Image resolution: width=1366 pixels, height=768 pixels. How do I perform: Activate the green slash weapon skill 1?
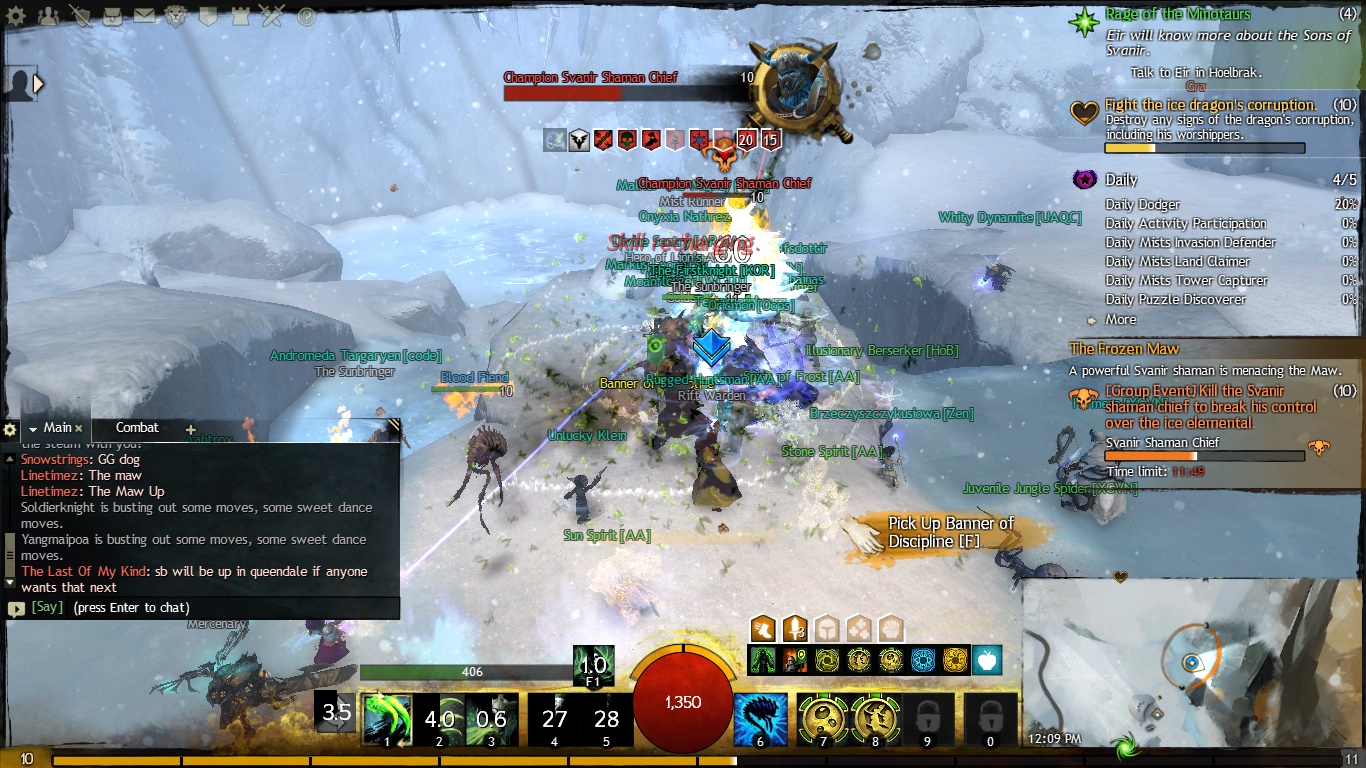pyautogui.click(x=386, y=719)
